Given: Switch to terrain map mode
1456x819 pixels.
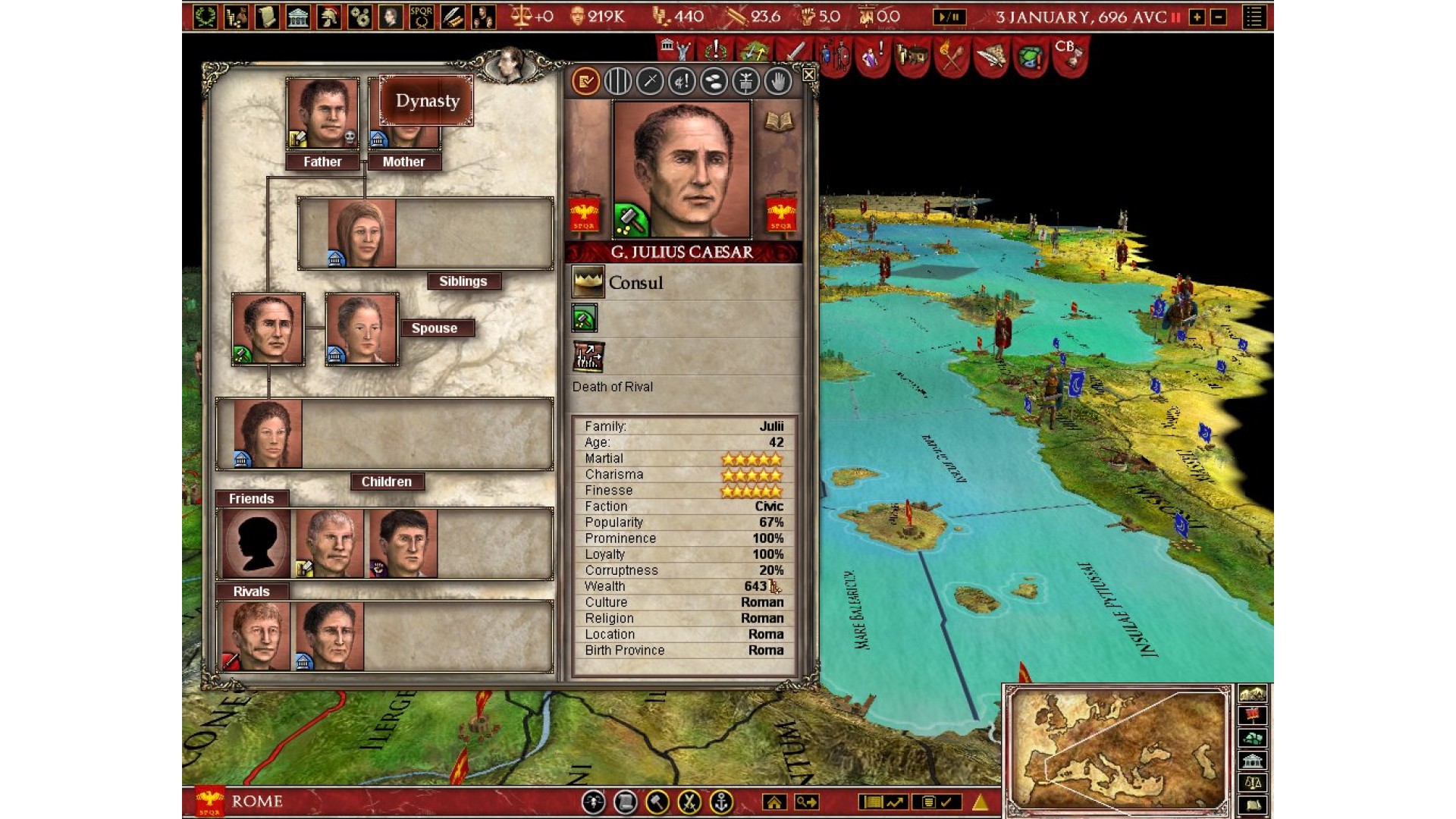Looking at the screenshot, I should pyautogui.click(x=1252, y=693).
